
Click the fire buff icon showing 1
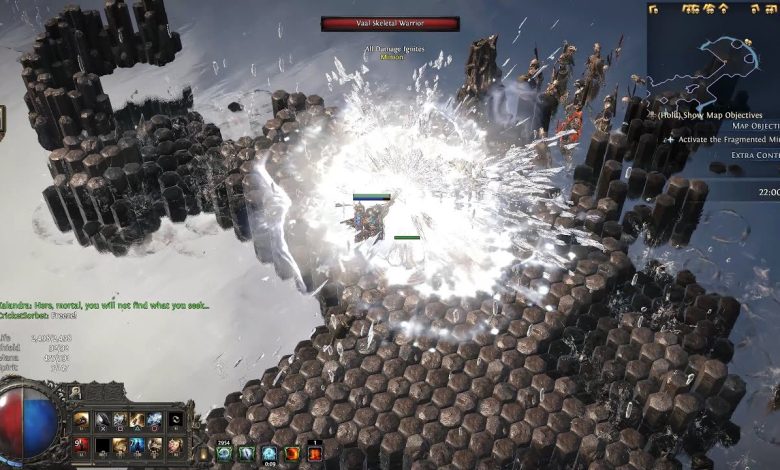click(315, 453)
